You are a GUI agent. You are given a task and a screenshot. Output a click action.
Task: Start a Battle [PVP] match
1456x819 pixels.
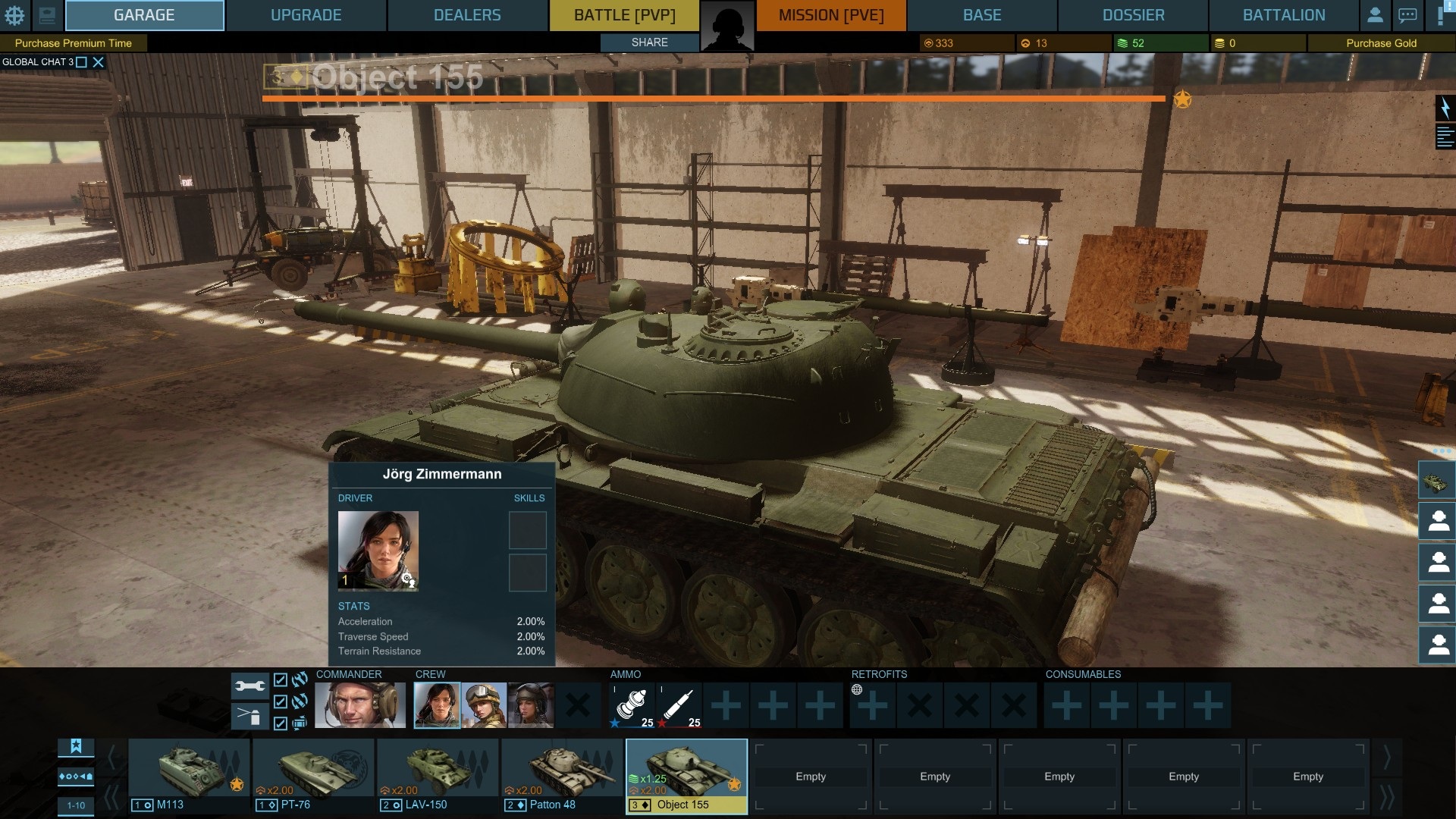(x=624, y=15)
